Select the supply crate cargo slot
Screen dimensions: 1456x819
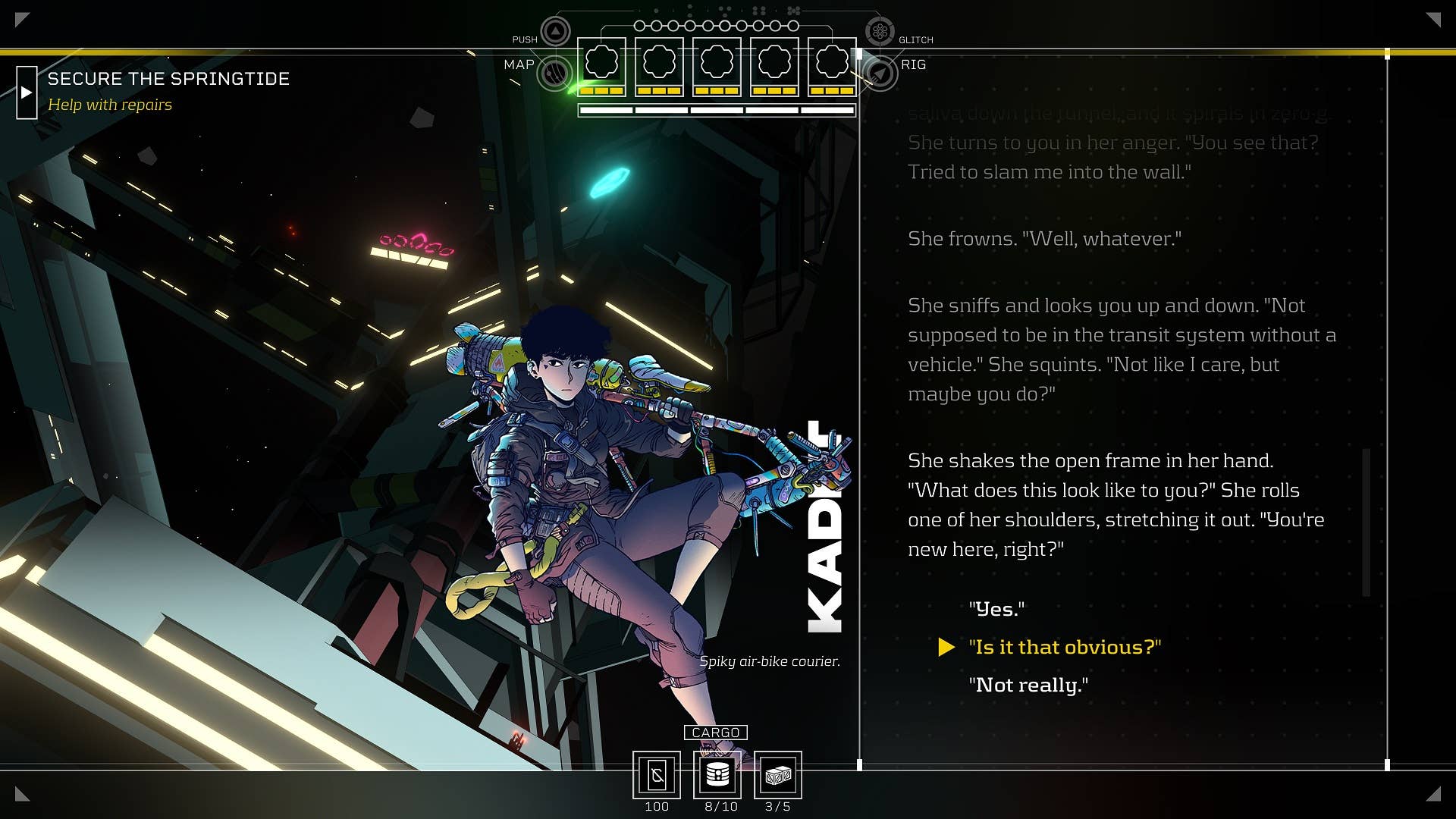coord(778,775)
